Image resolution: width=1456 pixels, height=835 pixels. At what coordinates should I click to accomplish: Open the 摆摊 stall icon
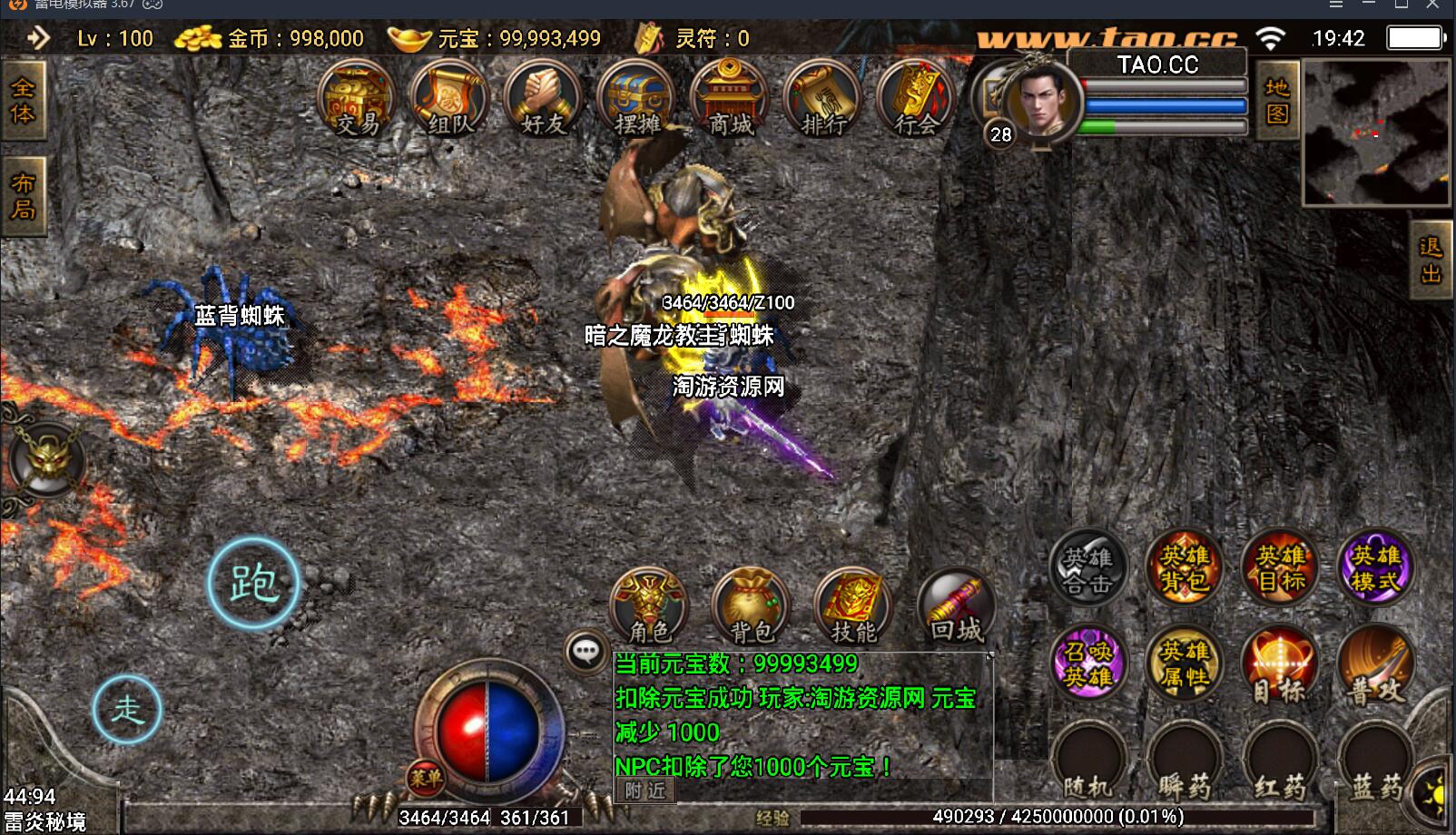(x=636, y=100)
